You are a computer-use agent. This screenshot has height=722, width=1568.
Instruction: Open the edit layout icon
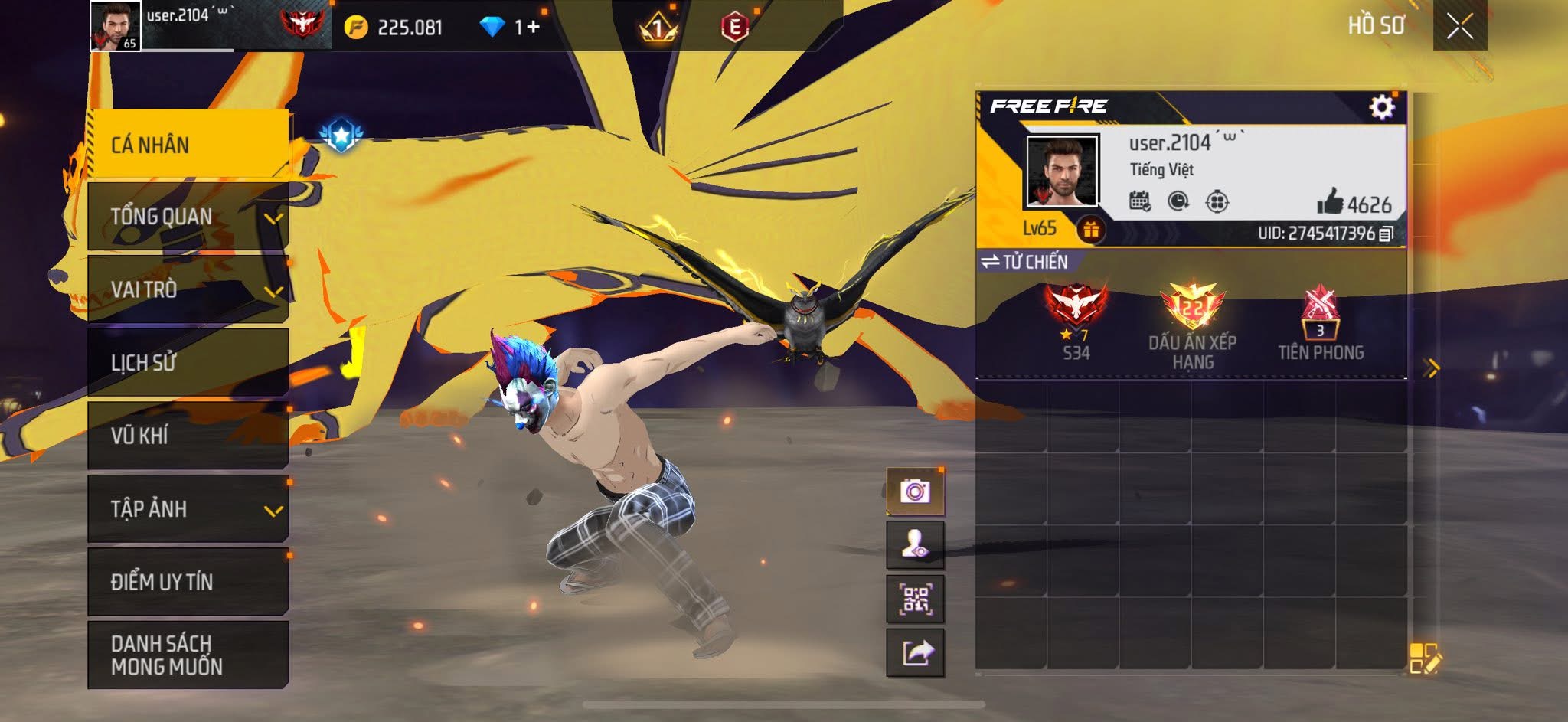[1424, 658]
